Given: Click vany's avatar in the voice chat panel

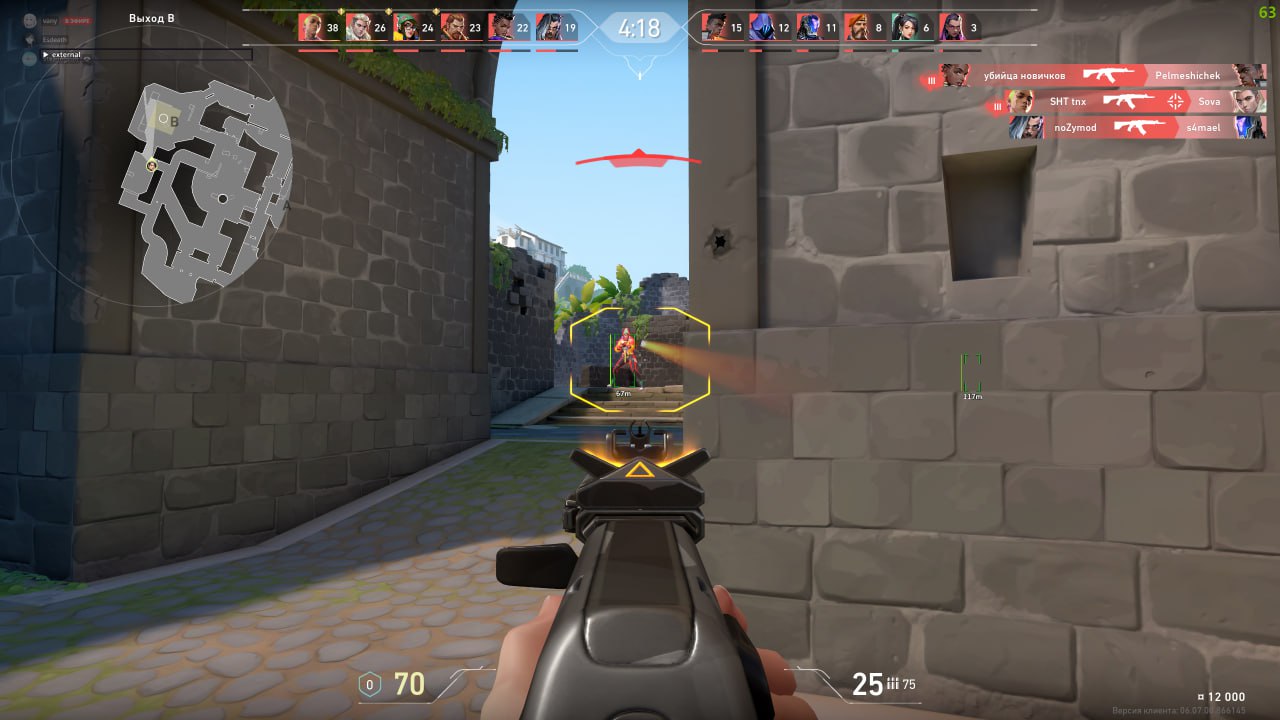Looking at the screenshot, I should [29, 20].
